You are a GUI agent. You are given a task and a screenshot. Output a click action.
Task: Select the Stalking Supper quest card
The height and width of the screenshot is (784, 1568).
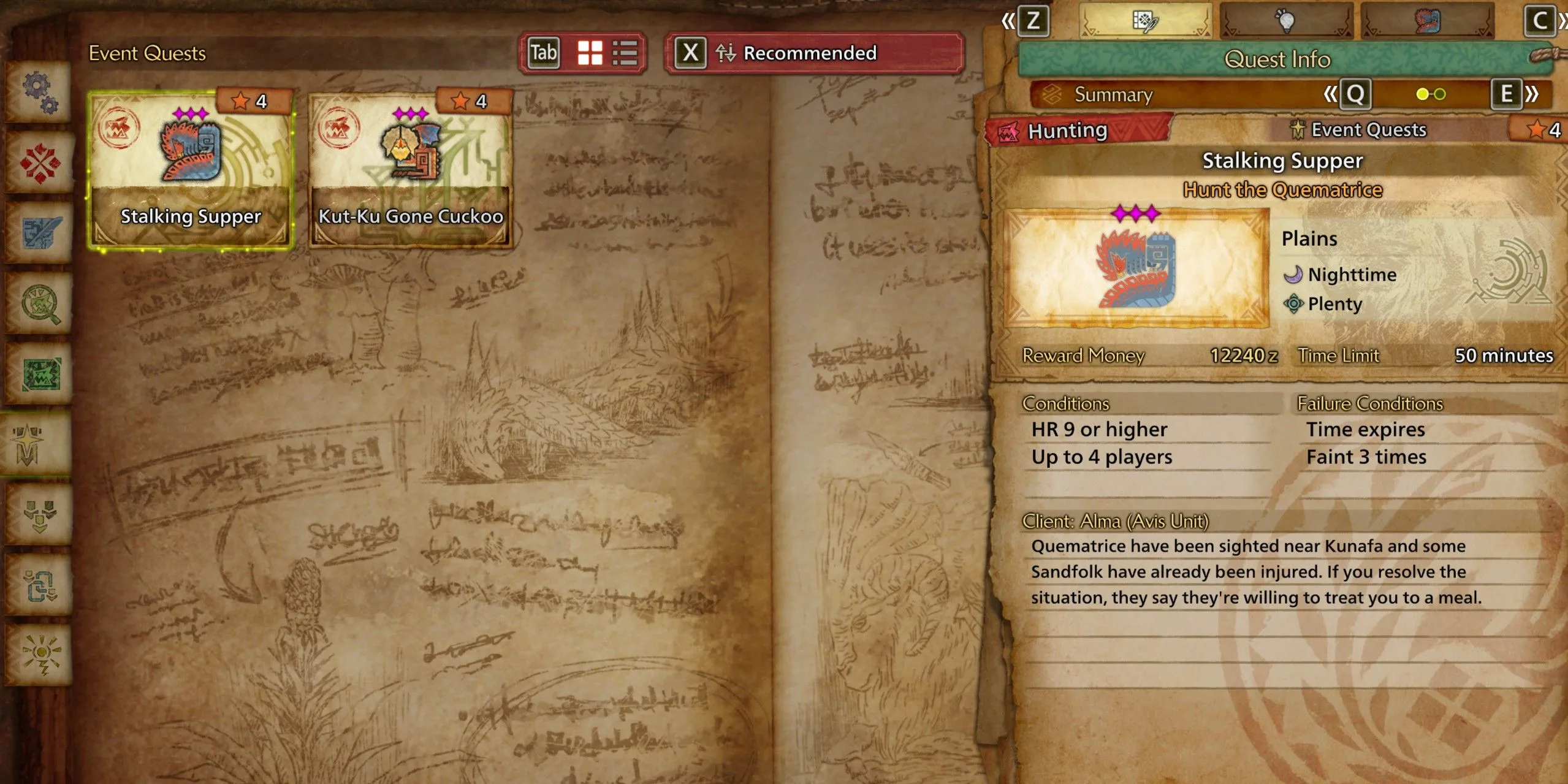(191, 170)
